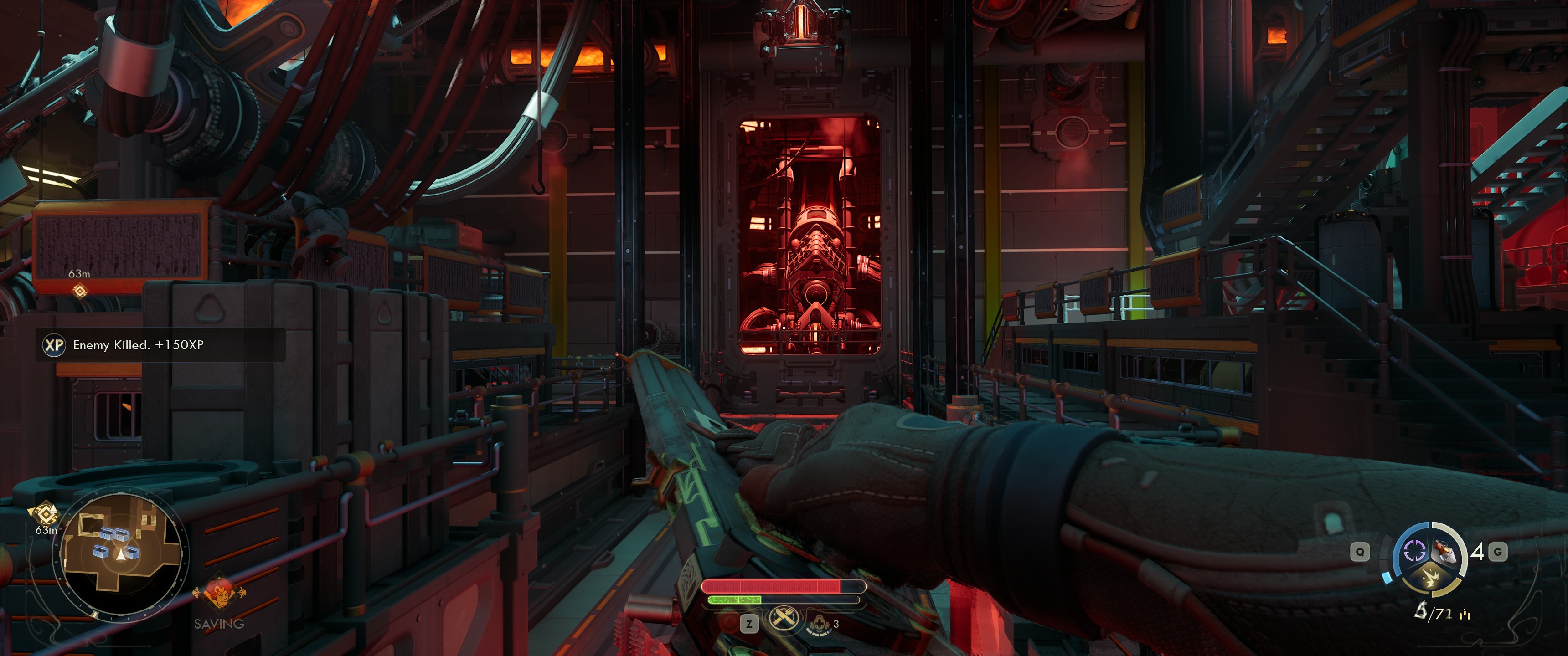Select the quest marker beside the minimap
1568x656 pixels.
[x=45, y=514]
